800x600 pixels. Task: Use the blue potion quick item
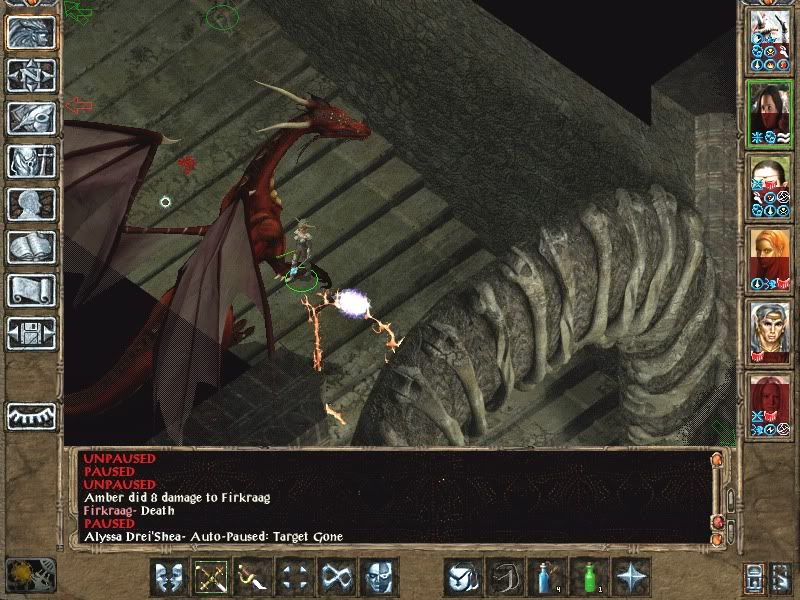(545, 577)
